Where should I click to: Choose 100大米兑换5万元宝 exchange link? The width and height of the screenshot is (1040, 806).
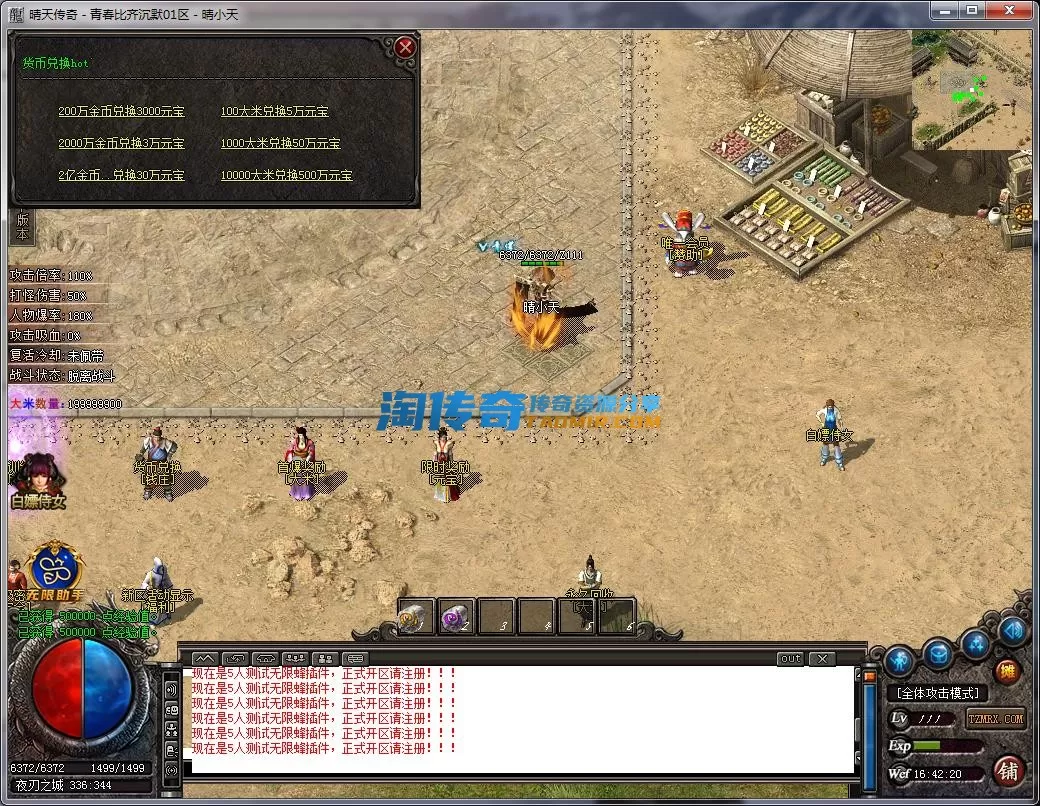tap(274, 112)
